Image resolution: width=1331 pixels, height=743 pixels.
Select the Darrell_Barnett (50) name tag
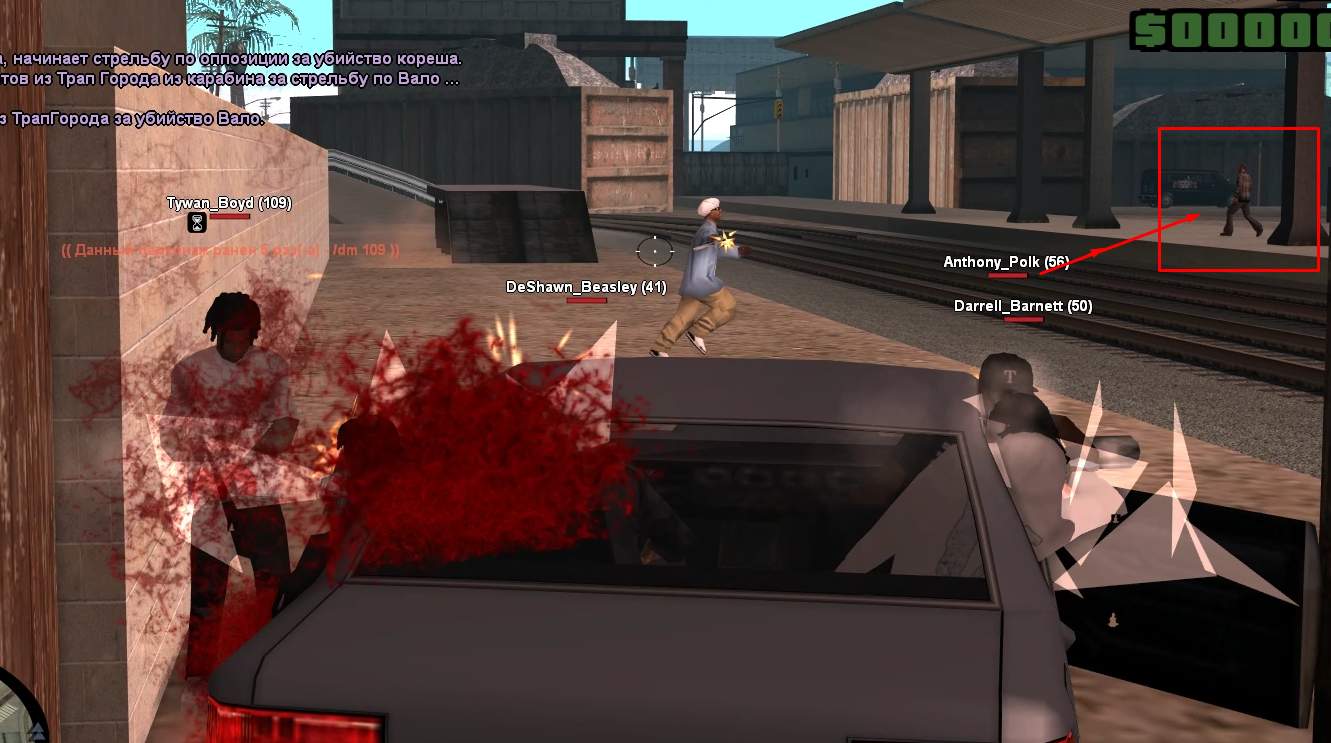click(1022, 306)
